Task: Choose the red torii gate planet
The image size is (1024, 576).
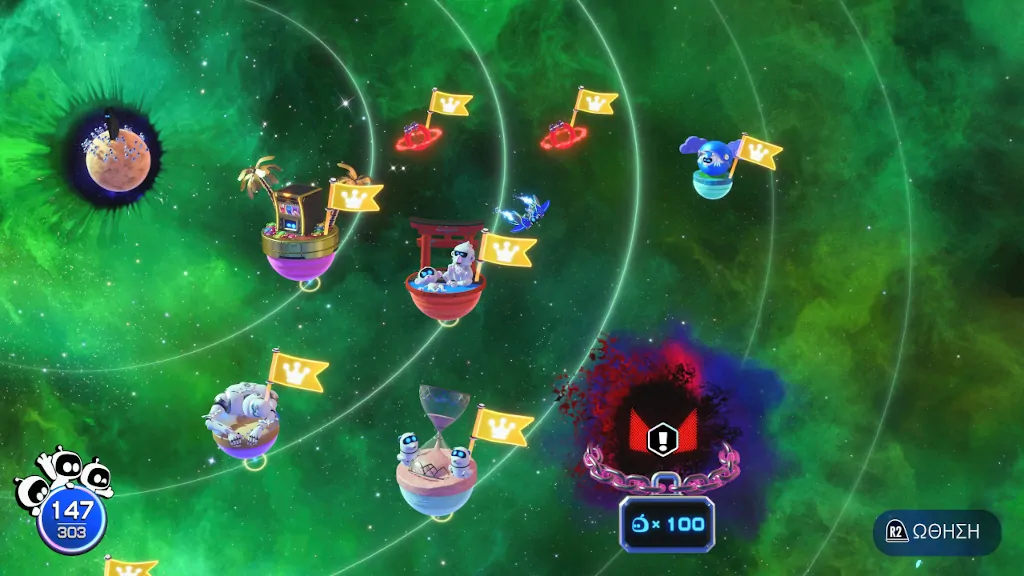Action: coord(445,275)
